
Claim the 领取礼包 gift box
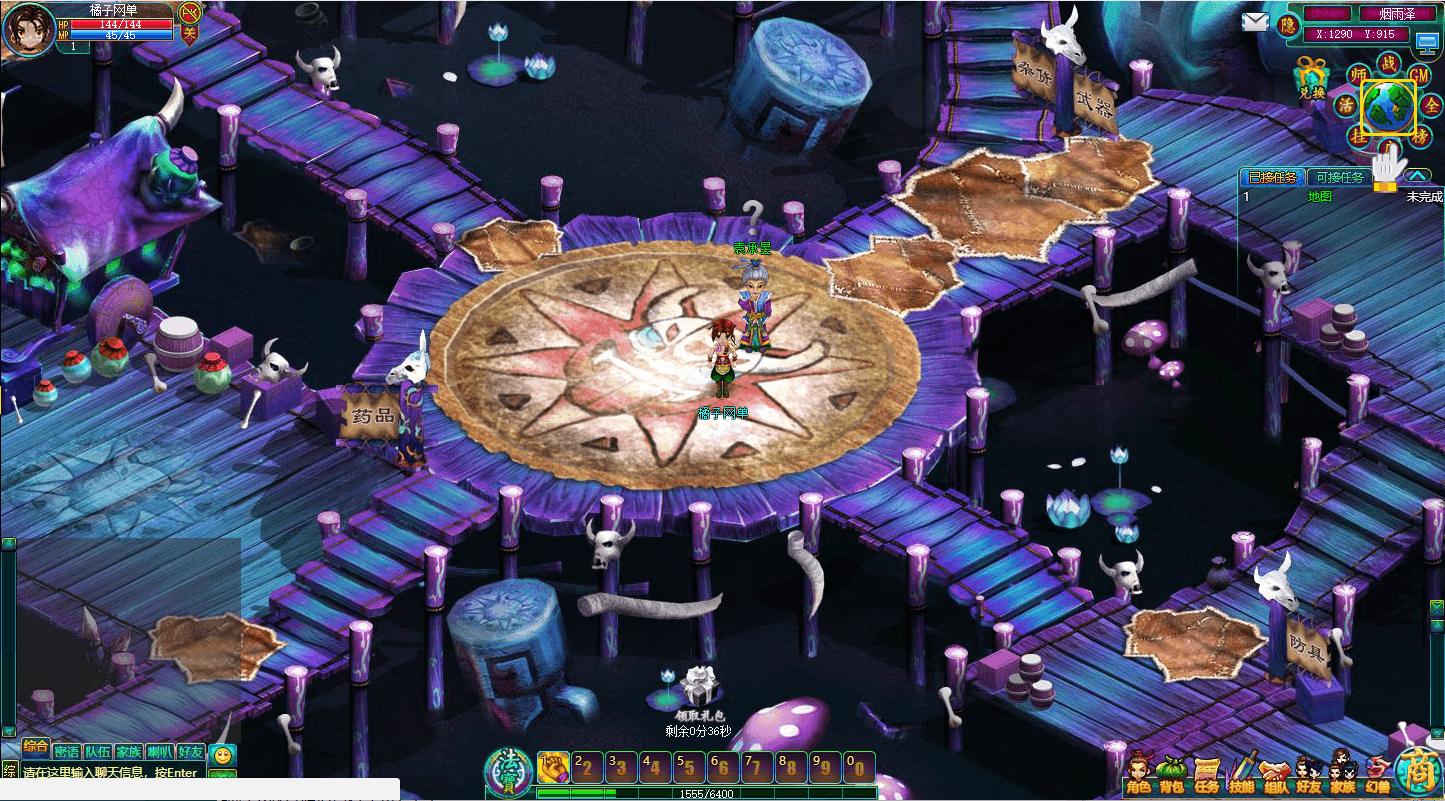point(699,687)
